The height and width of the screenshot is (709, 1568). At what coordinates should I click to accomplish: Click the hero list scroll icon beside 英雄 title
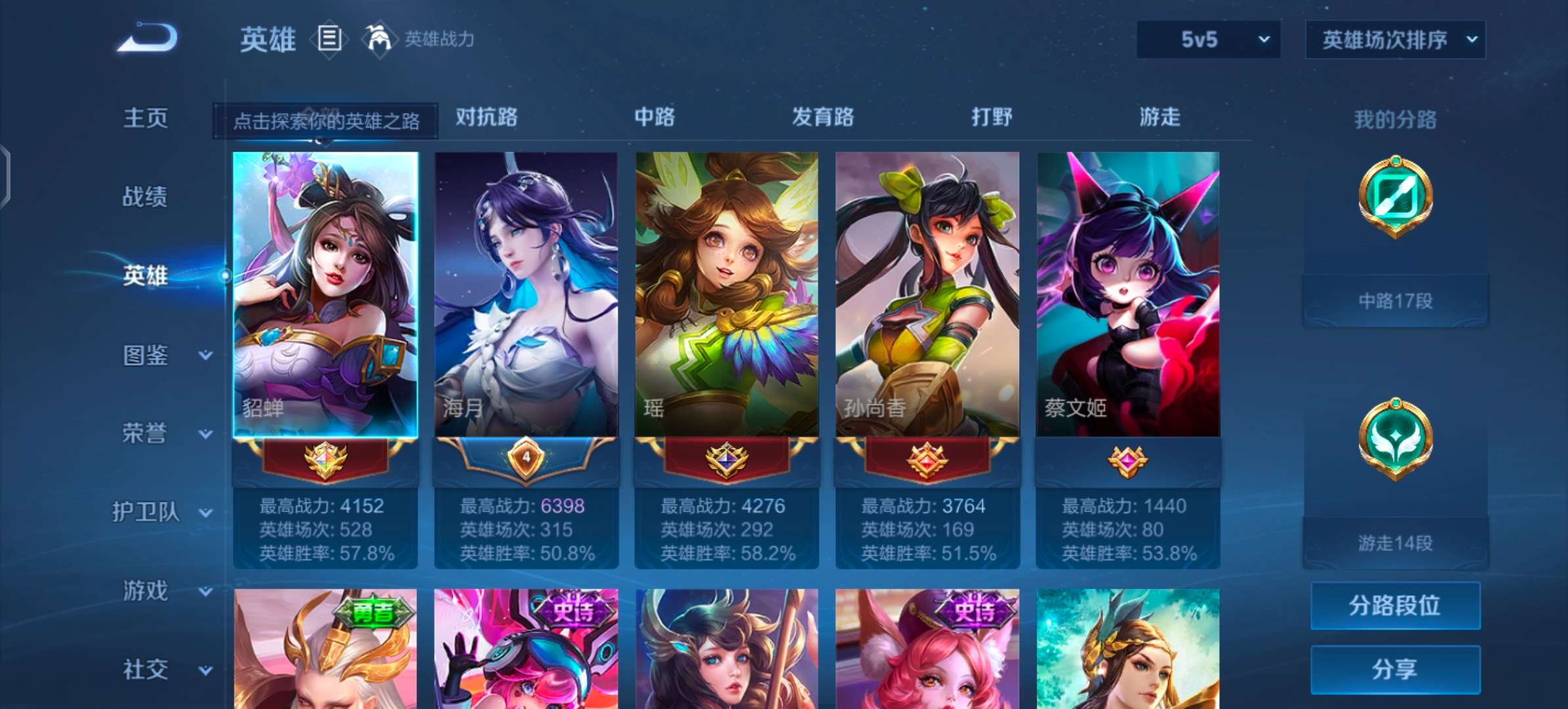click(x=330, y=38)
